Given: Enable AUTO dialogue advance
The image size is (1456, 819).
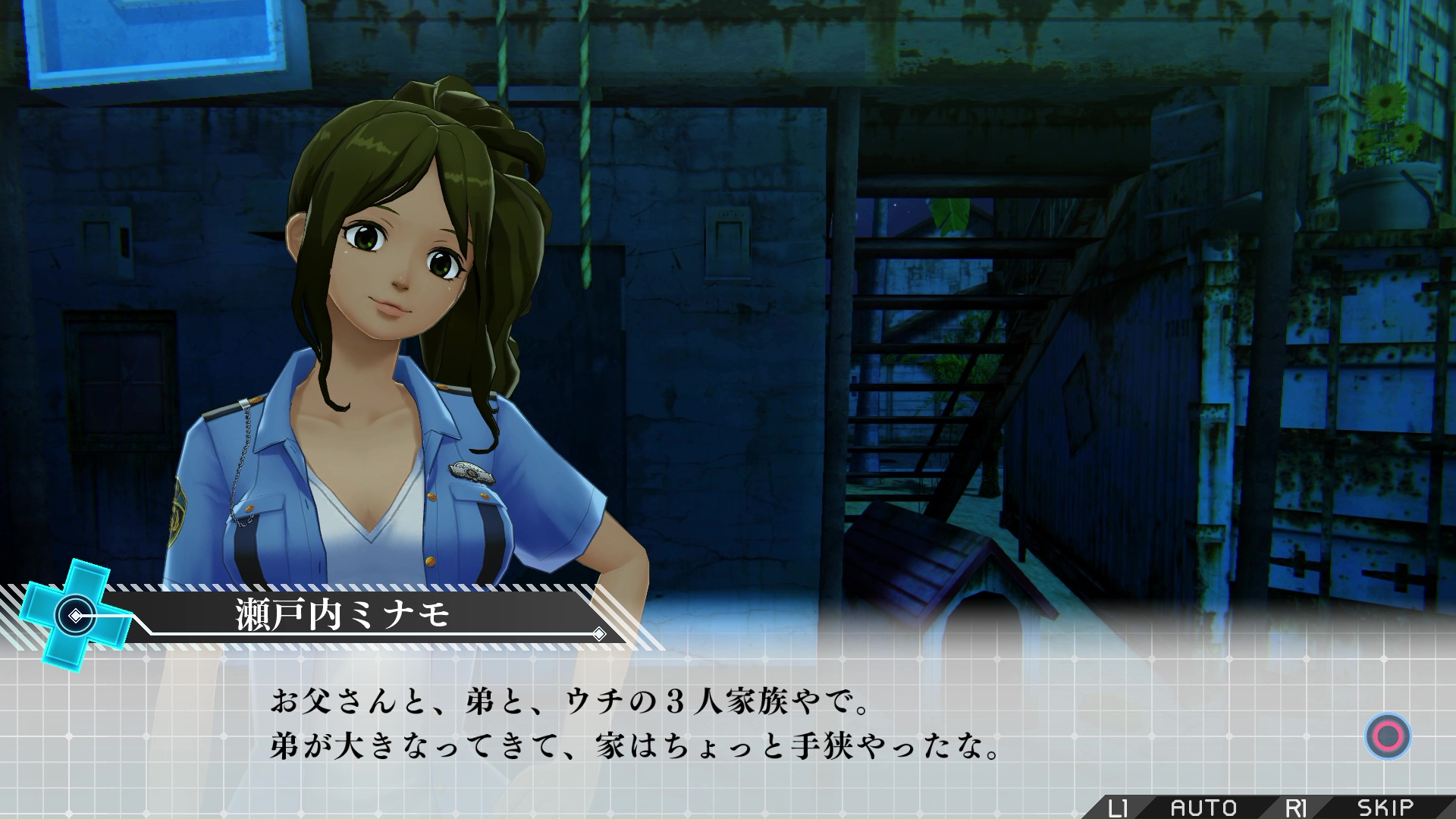Looking at the screenshot, I should [x=1203, y=808].
